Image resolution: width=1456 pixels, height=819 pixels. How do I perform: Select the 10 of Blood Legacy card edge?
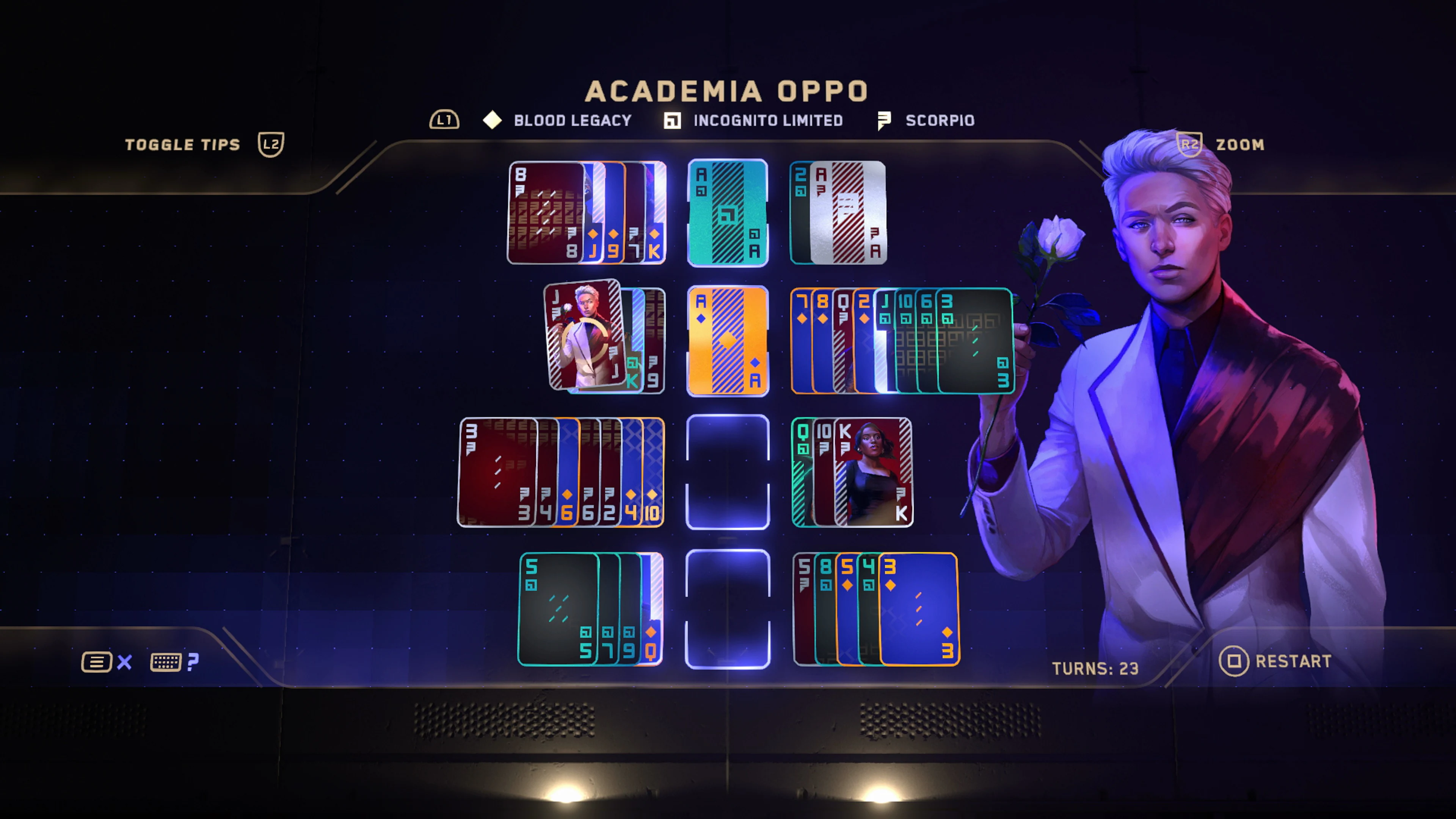653,472
